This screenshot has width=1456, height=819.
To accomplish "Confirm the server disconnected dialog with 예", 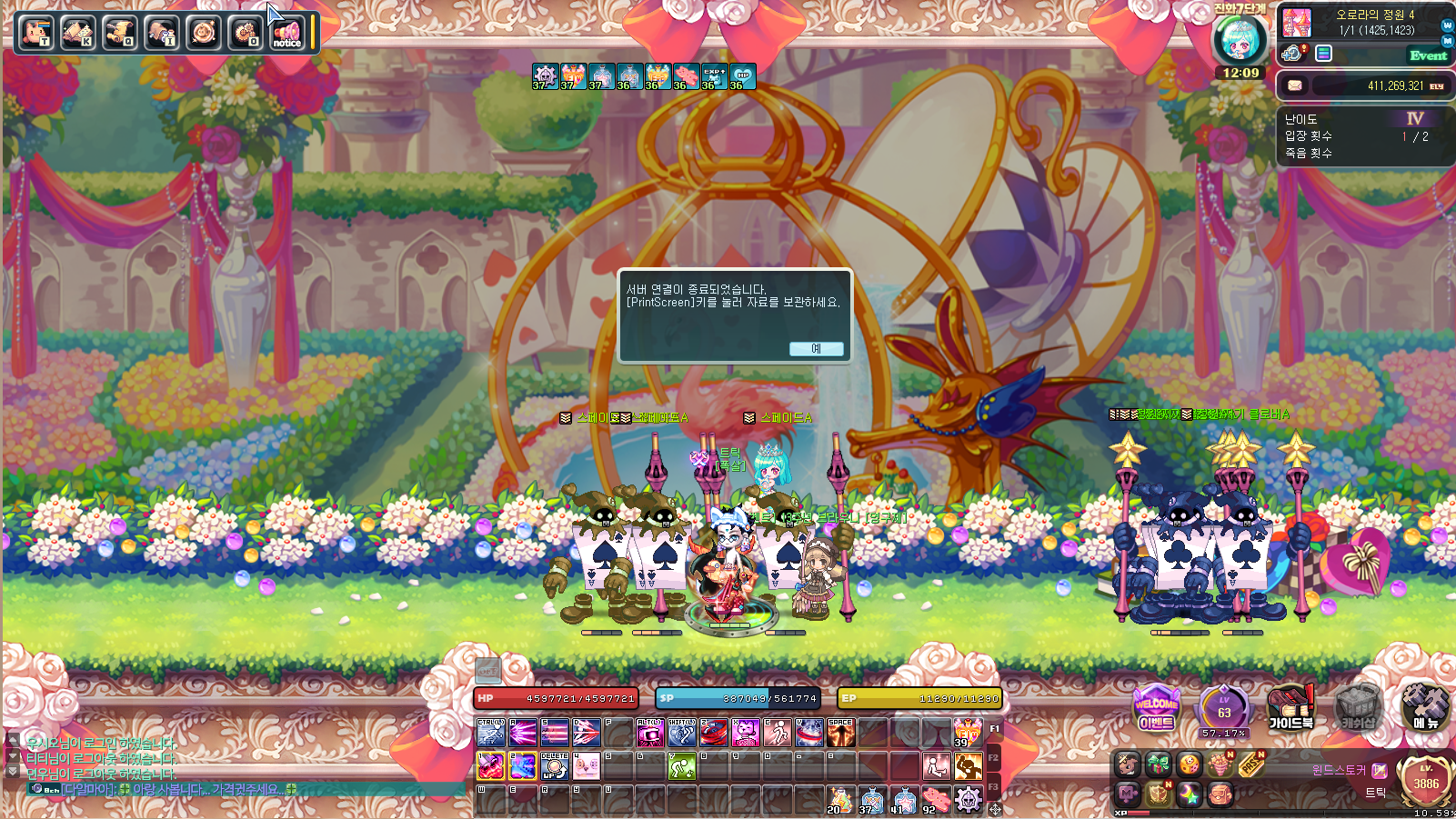I will coord(816,349).
